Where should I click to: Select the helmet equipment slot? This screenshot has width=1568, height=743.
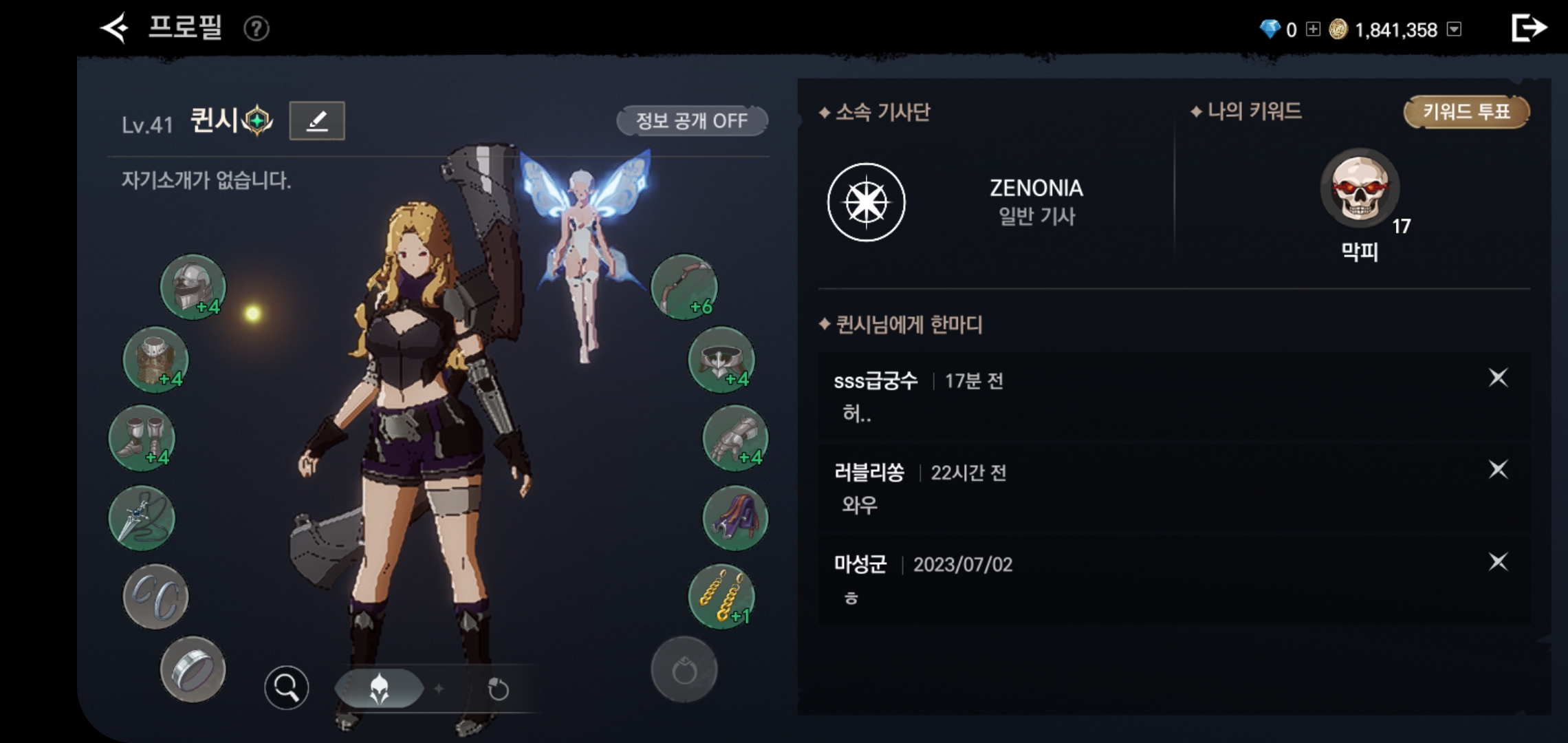coord(193,286)
